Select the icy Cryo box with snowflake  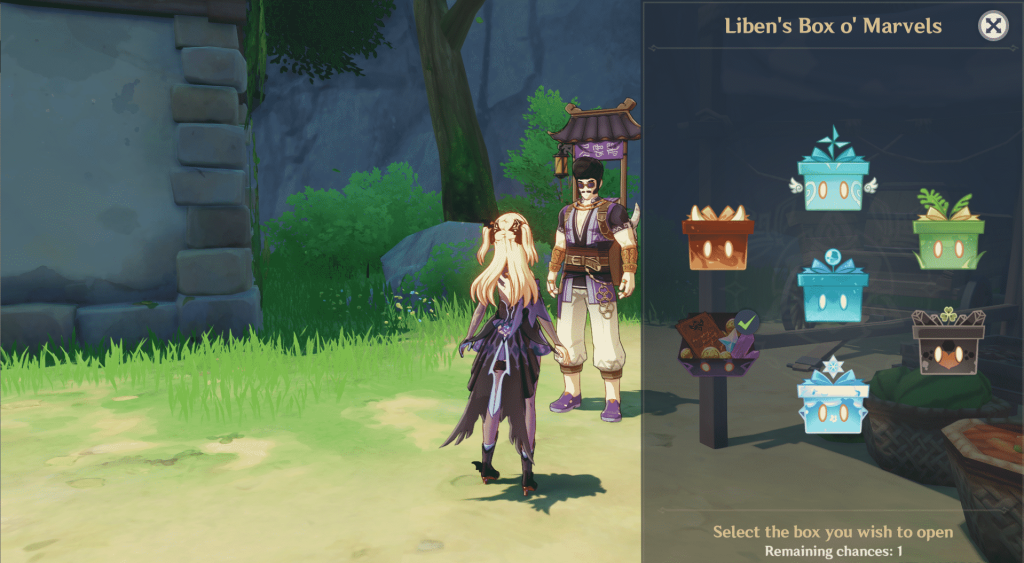pyautogui.click(x=833, y=405)
